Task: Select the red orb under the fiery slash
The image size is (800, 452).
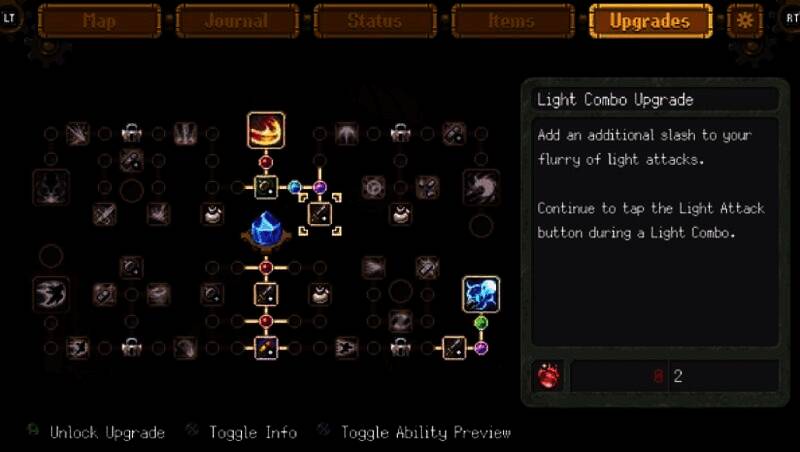Action: (266, 161)
